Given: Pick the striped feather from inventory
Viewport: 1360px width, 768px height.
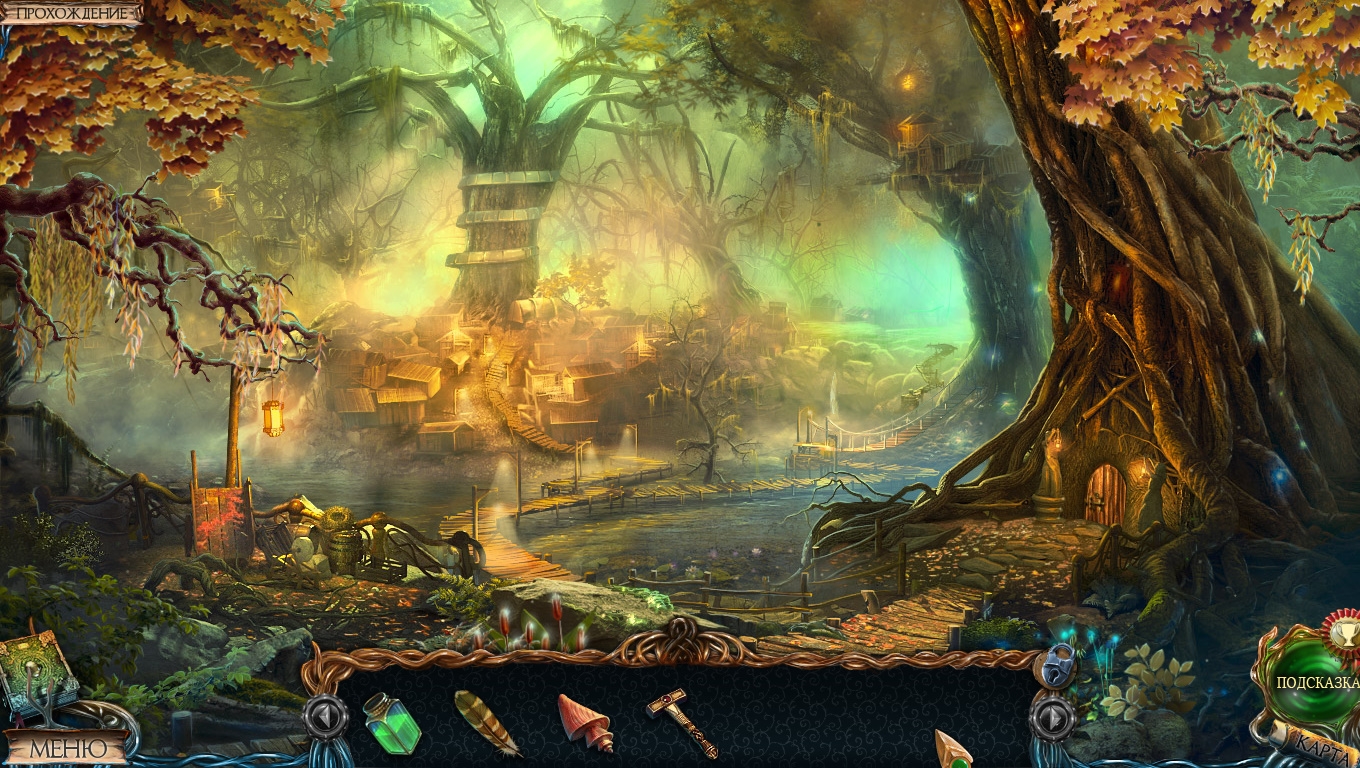Looking at the screenshot, I should [486, 722].
